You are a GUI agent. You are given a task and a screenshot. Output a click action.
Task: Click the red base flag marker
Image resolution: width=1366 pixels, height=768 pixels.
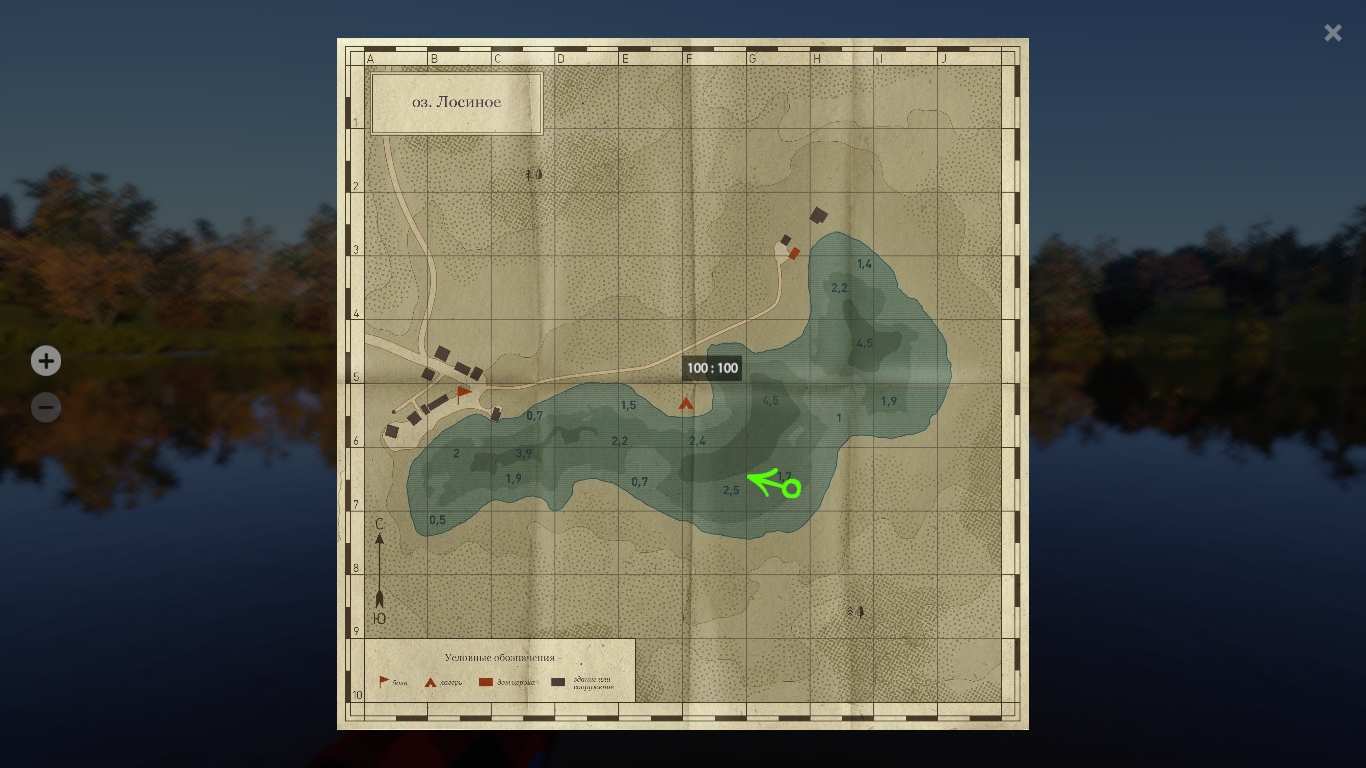[x=463, y=394]
